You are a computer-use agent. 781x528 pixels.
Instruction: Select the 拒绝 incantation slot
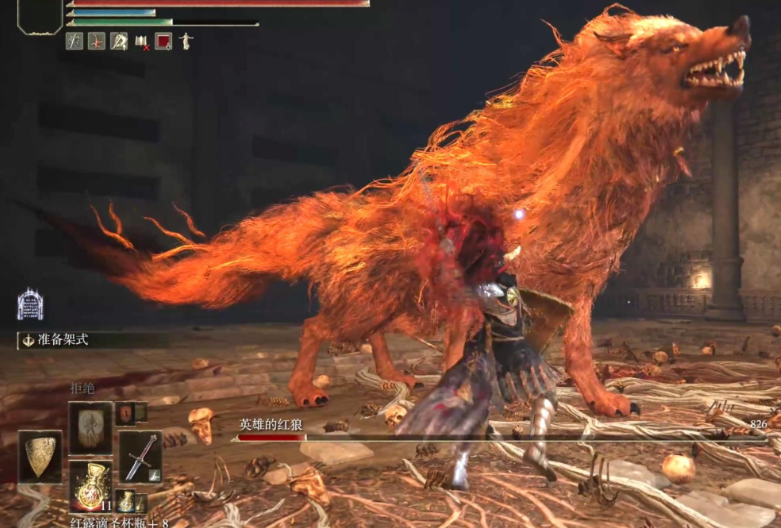pyautogui.click(x=90, y=424)
